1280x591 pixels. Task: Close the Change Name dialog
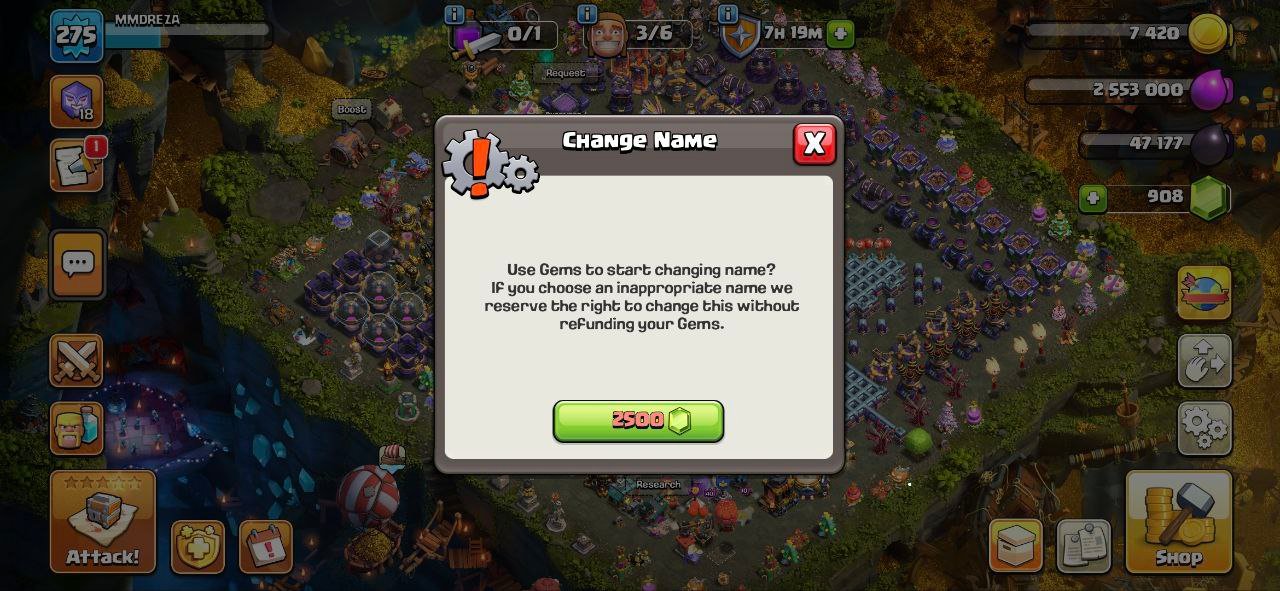(x=814, y=144)
